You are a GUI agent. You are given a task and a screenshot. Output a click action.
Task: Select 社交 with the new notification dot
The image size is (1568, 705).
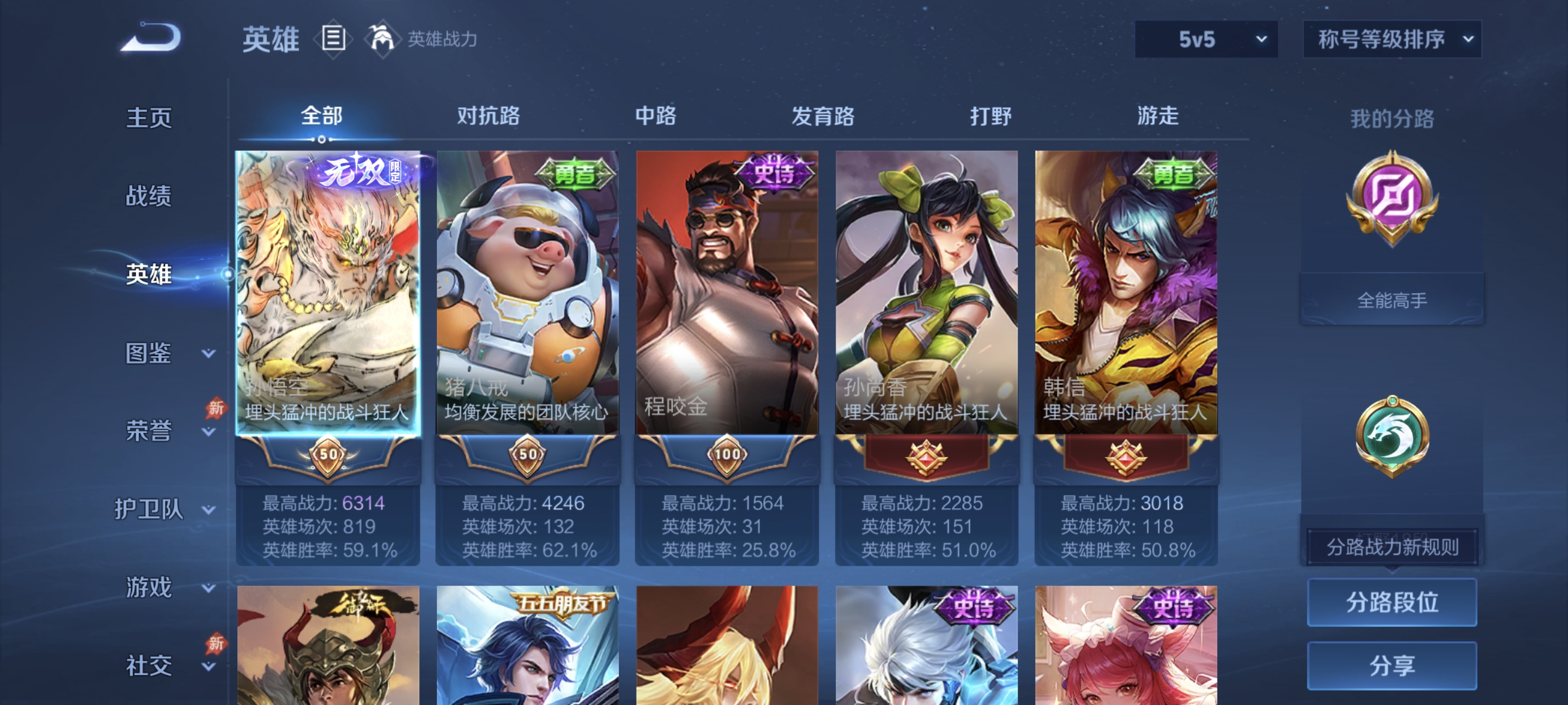[148, 666]
